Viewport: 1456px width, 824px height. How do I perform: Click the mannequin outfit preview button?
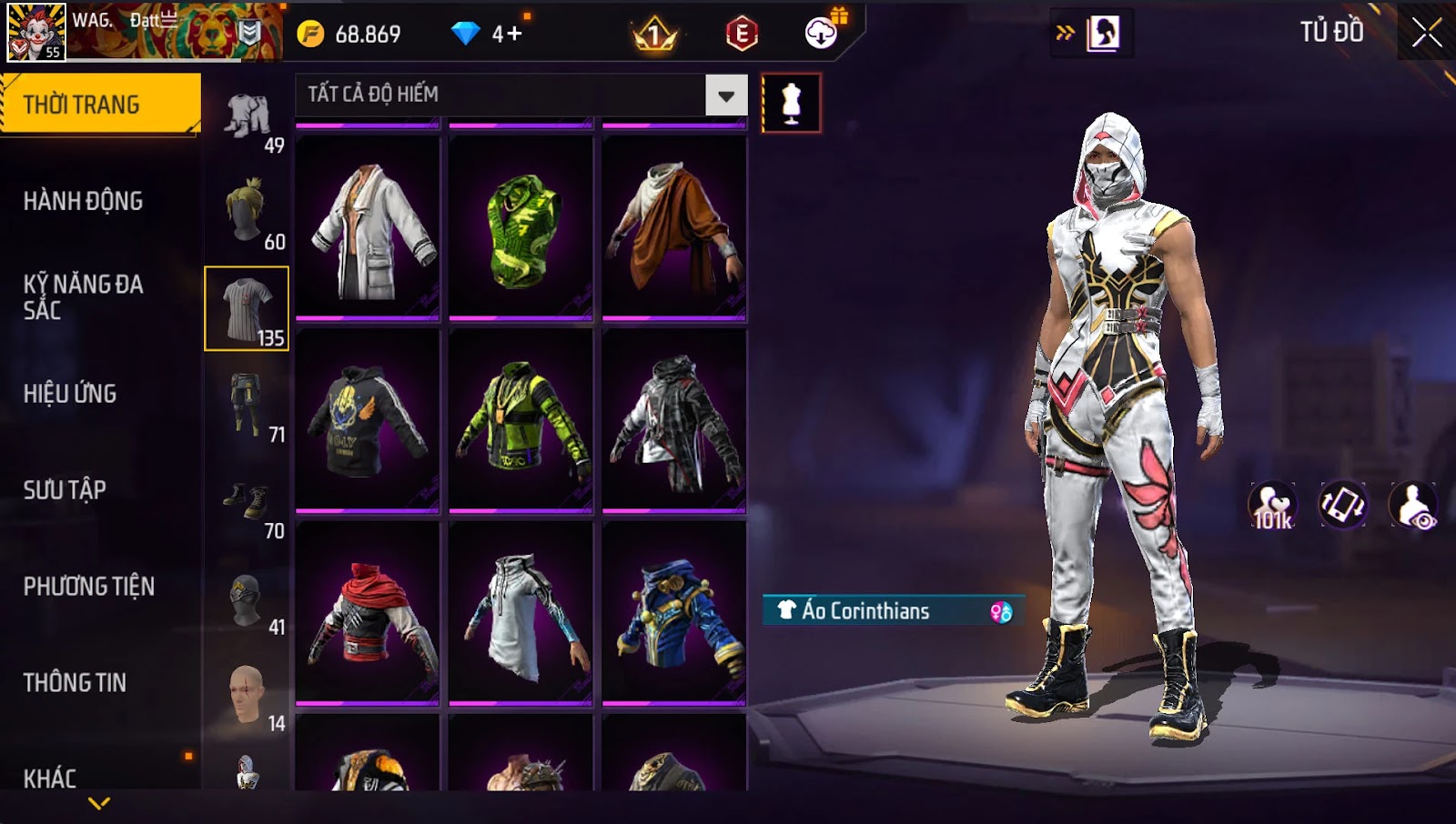click(x=791, y=104)
